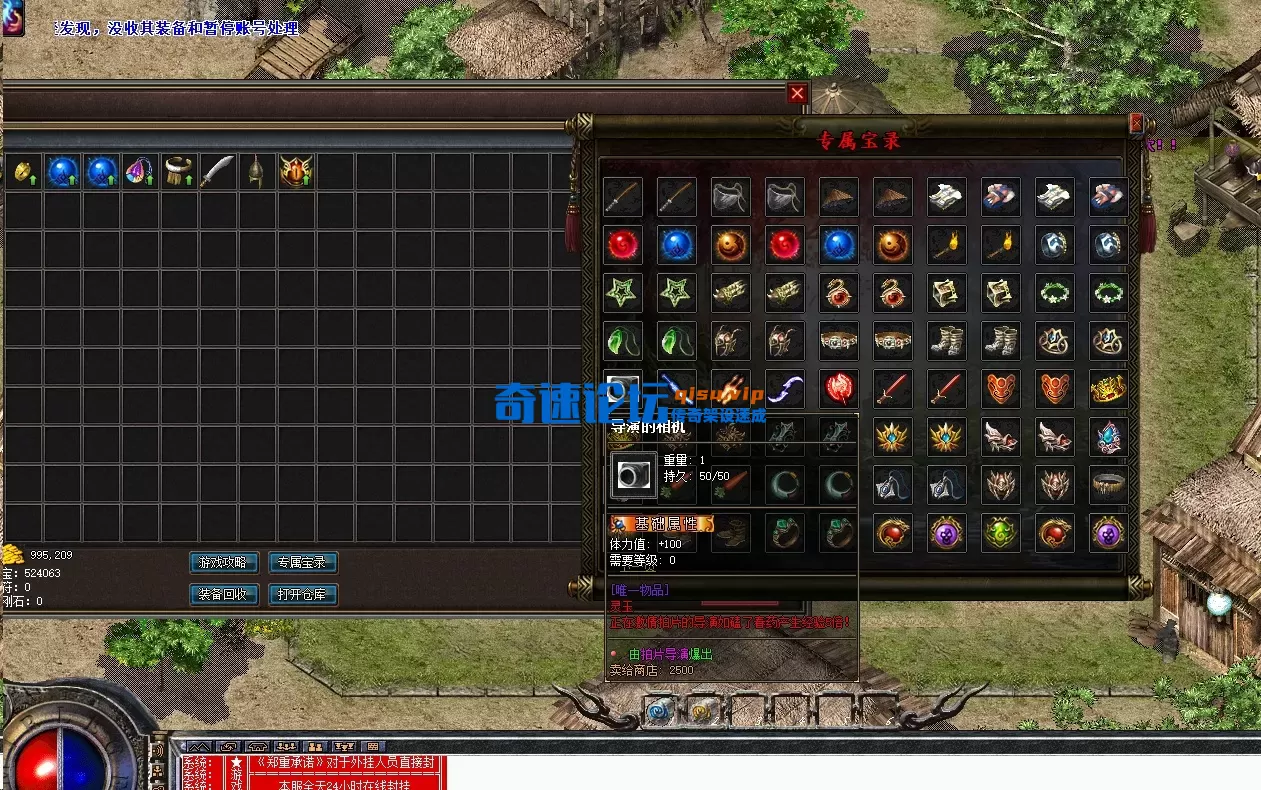Click 打开仓库 to open the warehouse

[303, 595]
